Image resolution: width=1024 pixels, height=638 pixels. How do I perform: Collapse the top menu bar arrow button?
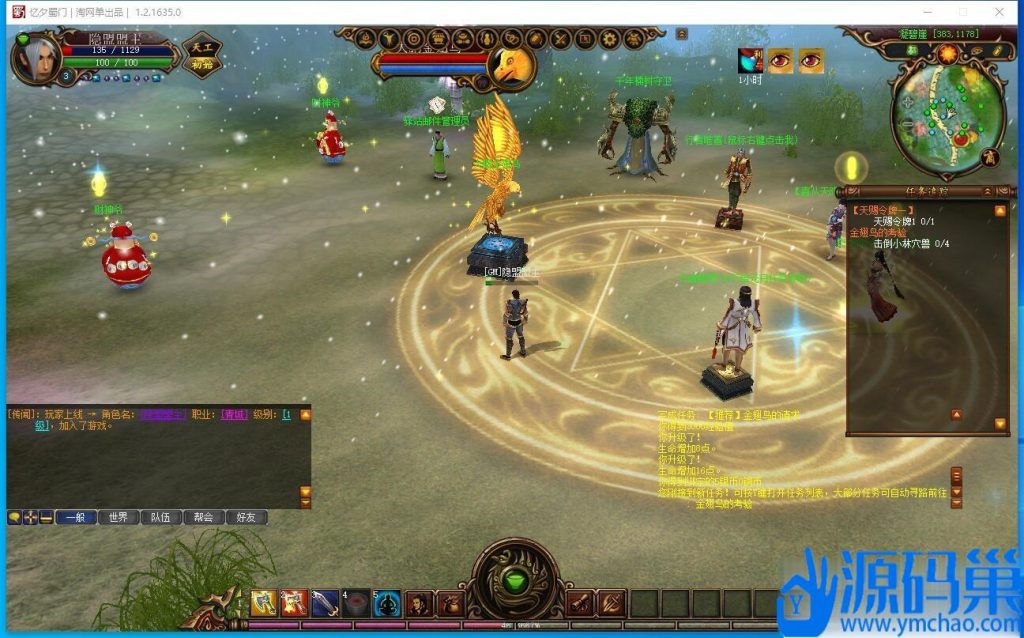coord(682,33)
